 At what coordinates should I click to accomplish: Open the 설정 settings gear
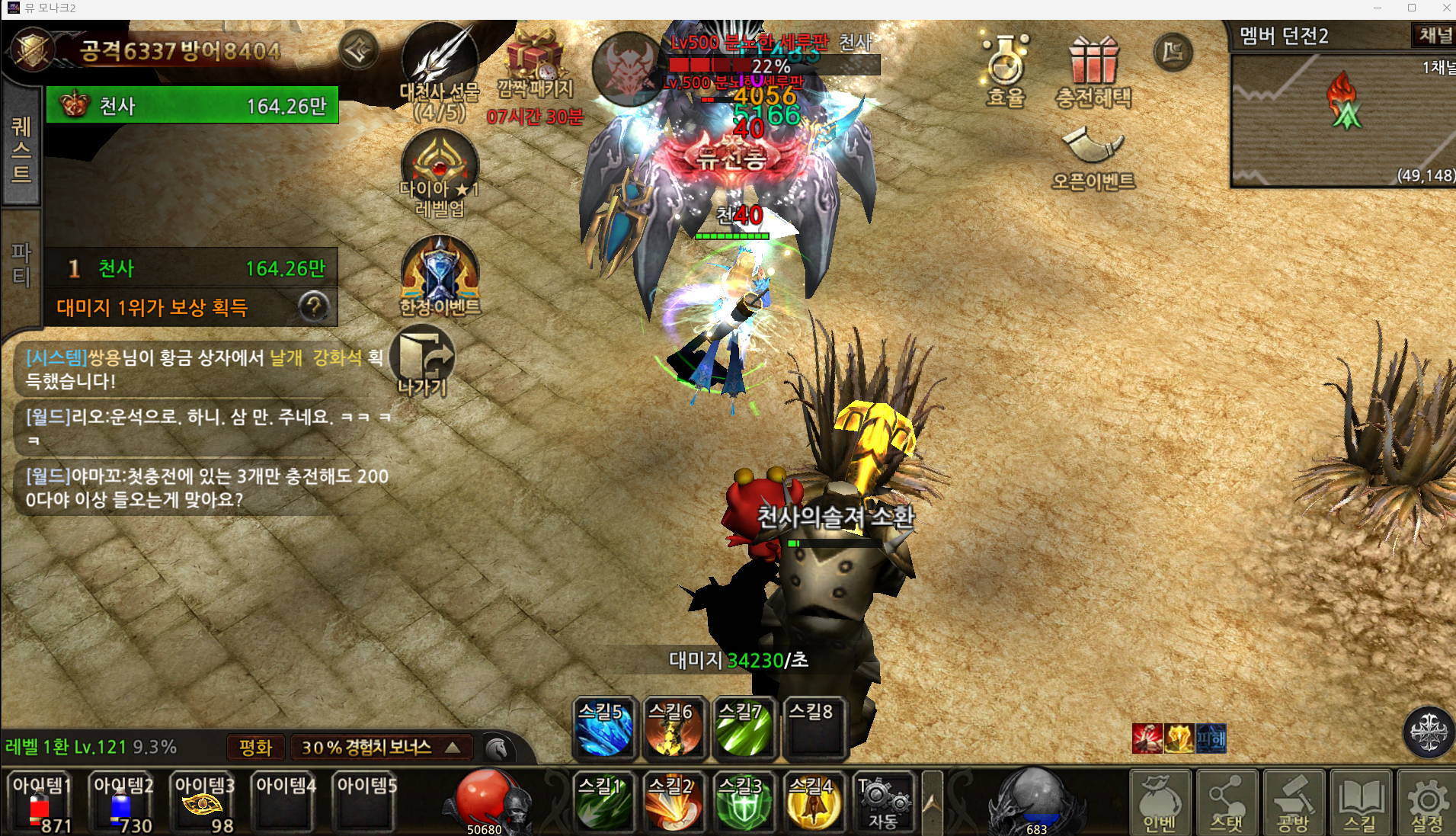coord(1426,802)
